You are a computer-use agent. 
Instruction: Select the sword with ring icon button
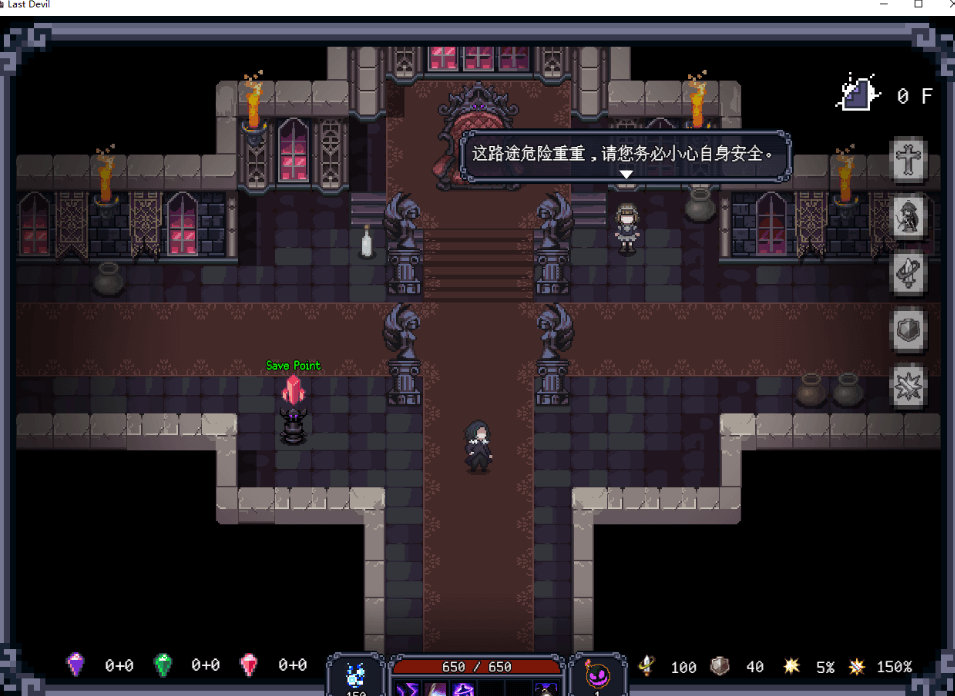909,273
